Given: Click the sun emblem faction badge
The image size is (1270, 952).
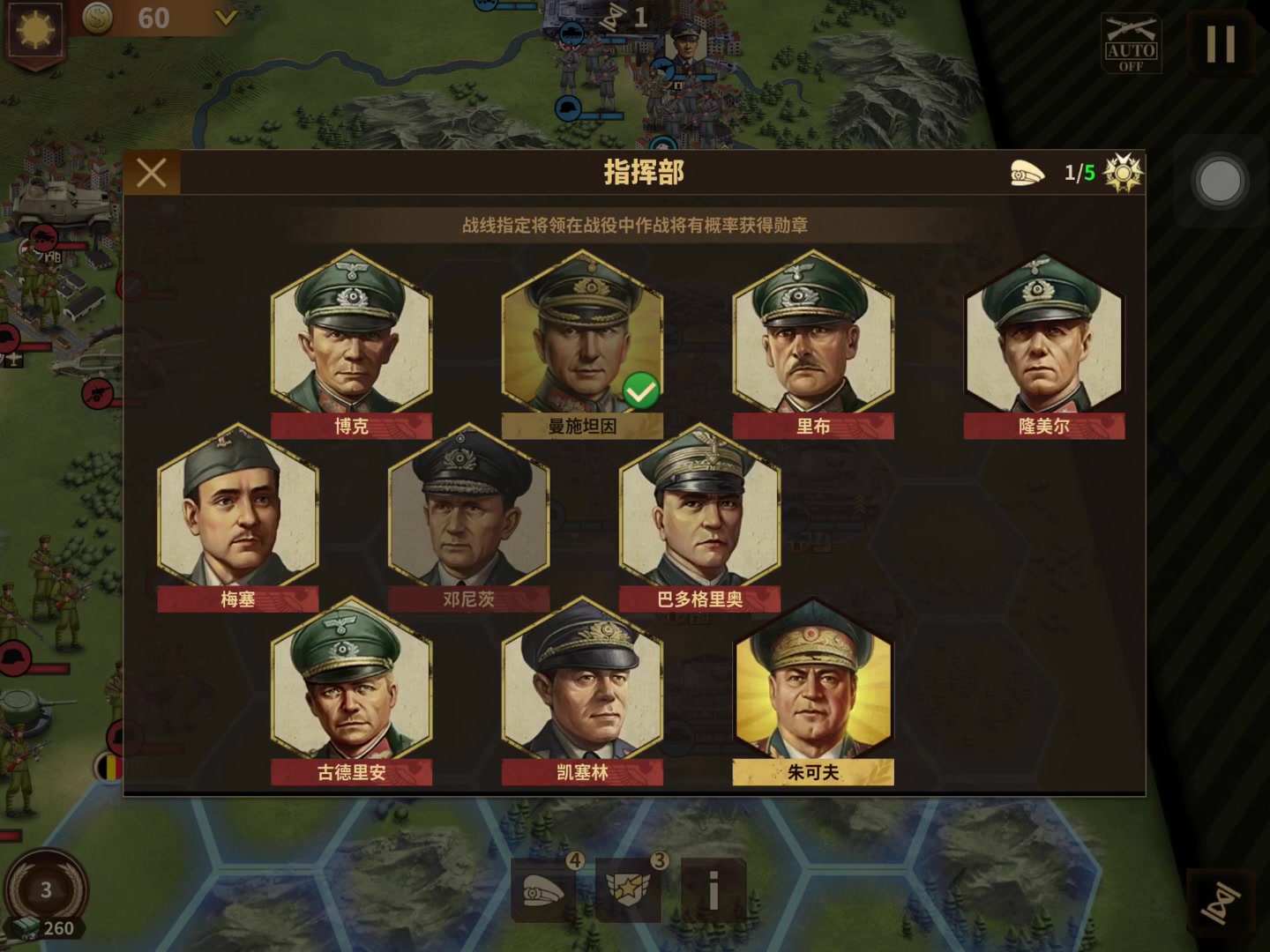Looking at the screenshot, I should coord(35,30).
